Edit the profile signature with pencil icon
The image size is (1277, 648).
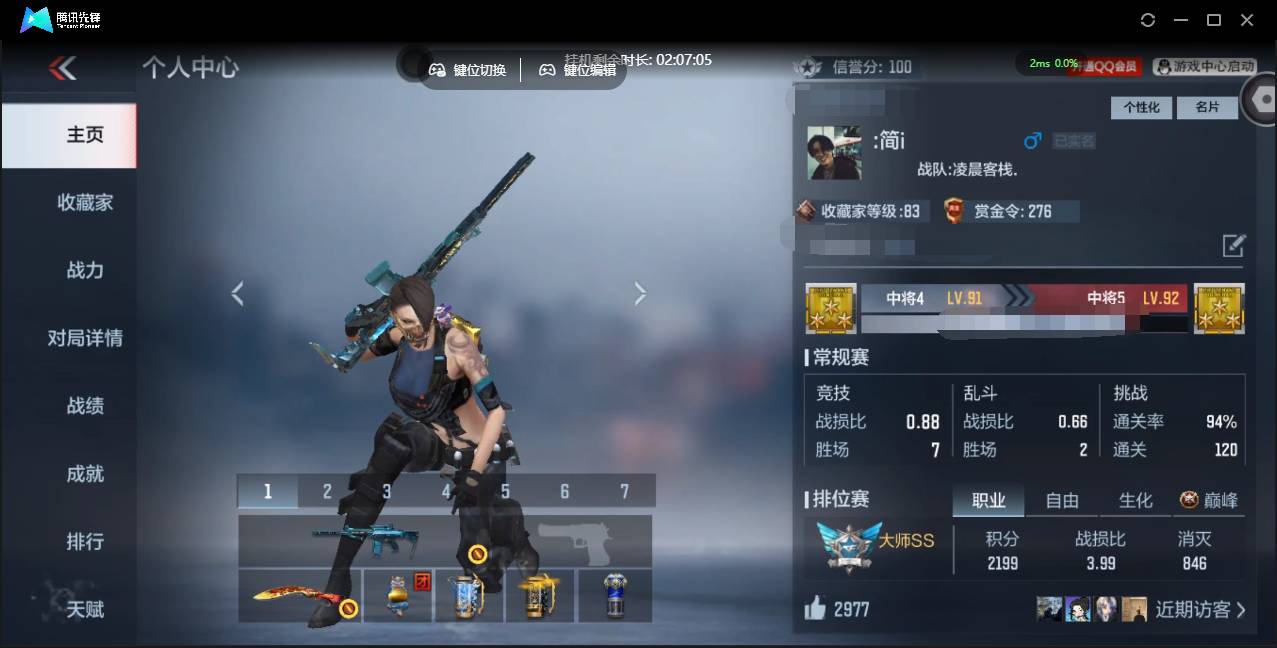click(1233, 245)
